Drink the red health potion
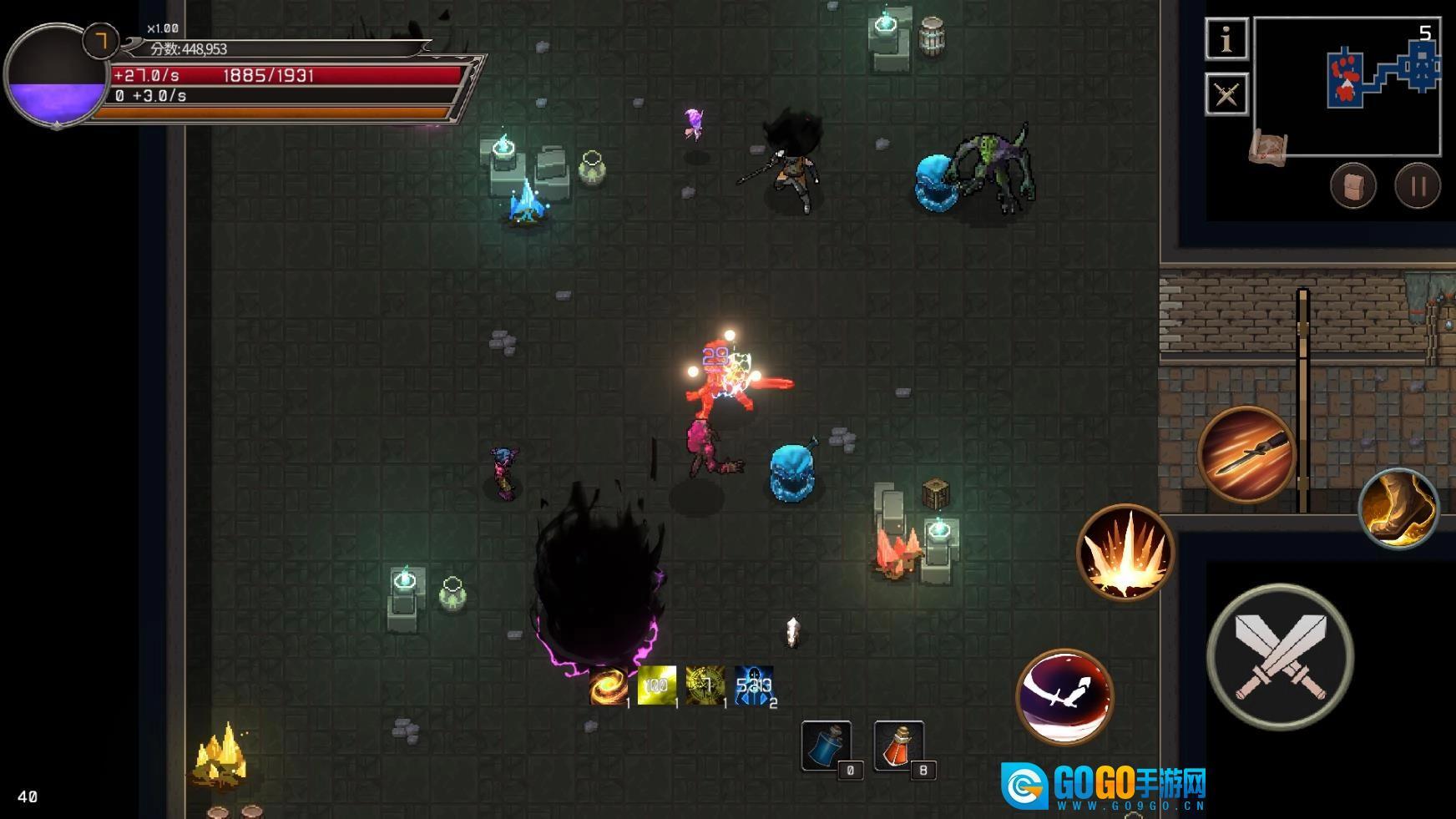This screenshot has height=819, width=1456. (x=898, y=746)
